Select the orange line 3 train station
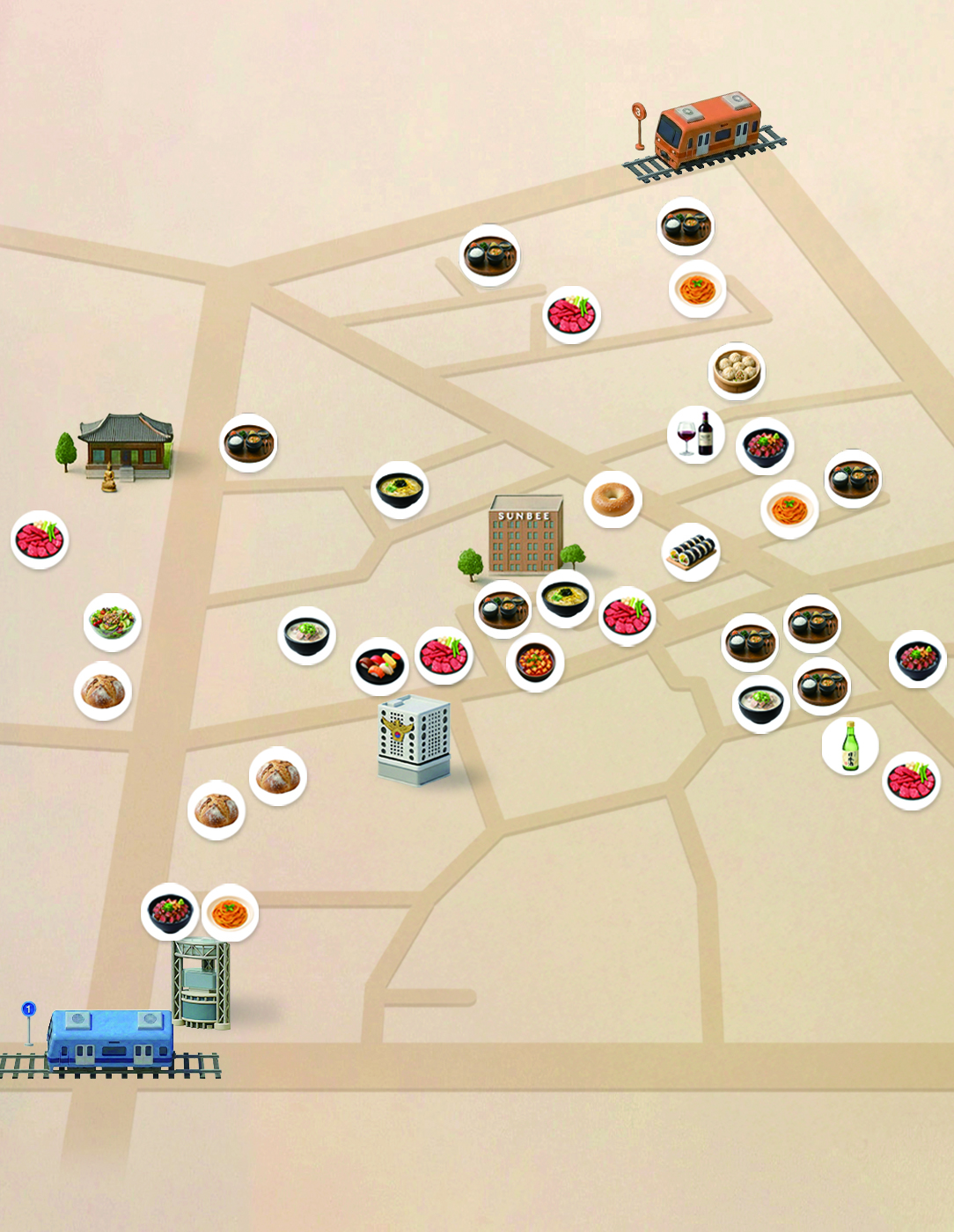This screenshot has width=954, height=1232. pyautogui.click(x=707, y=131)
